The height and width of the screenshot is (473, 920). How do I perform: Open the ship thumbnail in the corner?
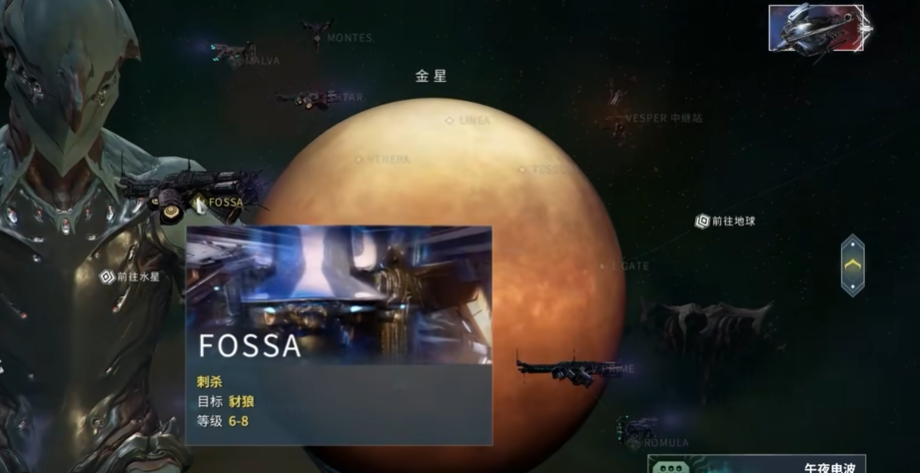point(816,28)
